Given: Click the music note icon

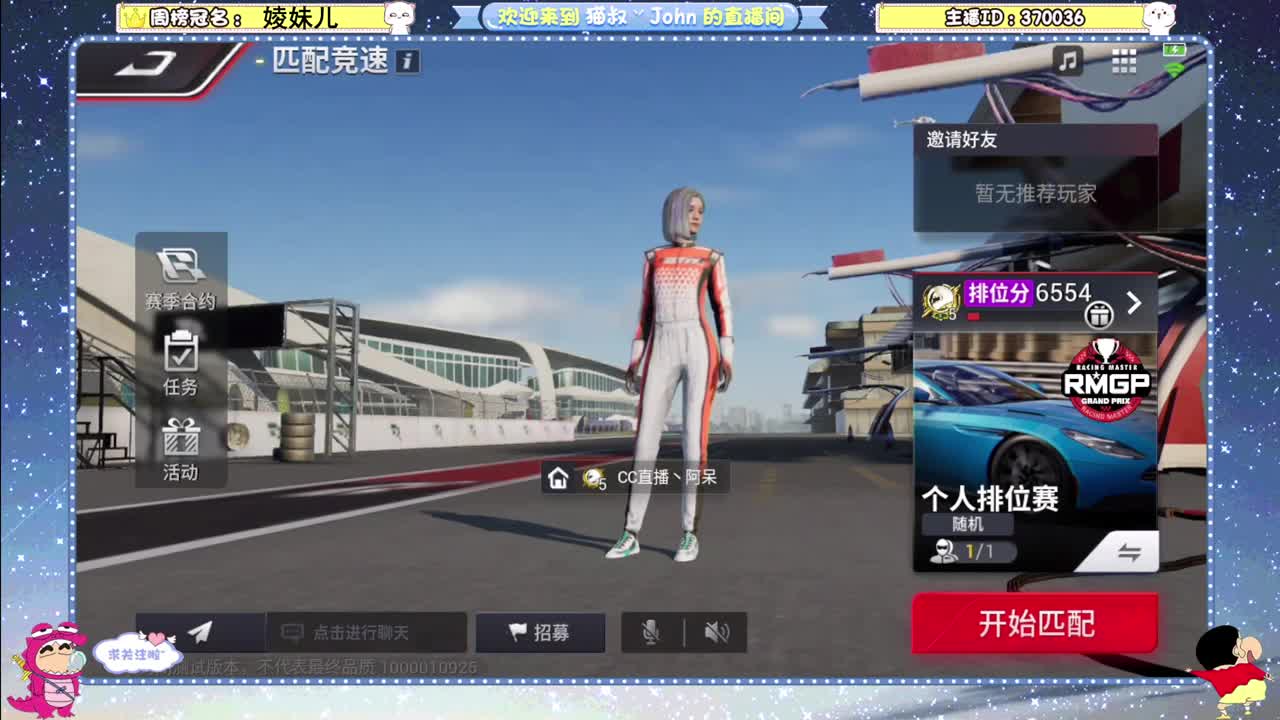Looking at the screenshot, I should point(1068,61).
